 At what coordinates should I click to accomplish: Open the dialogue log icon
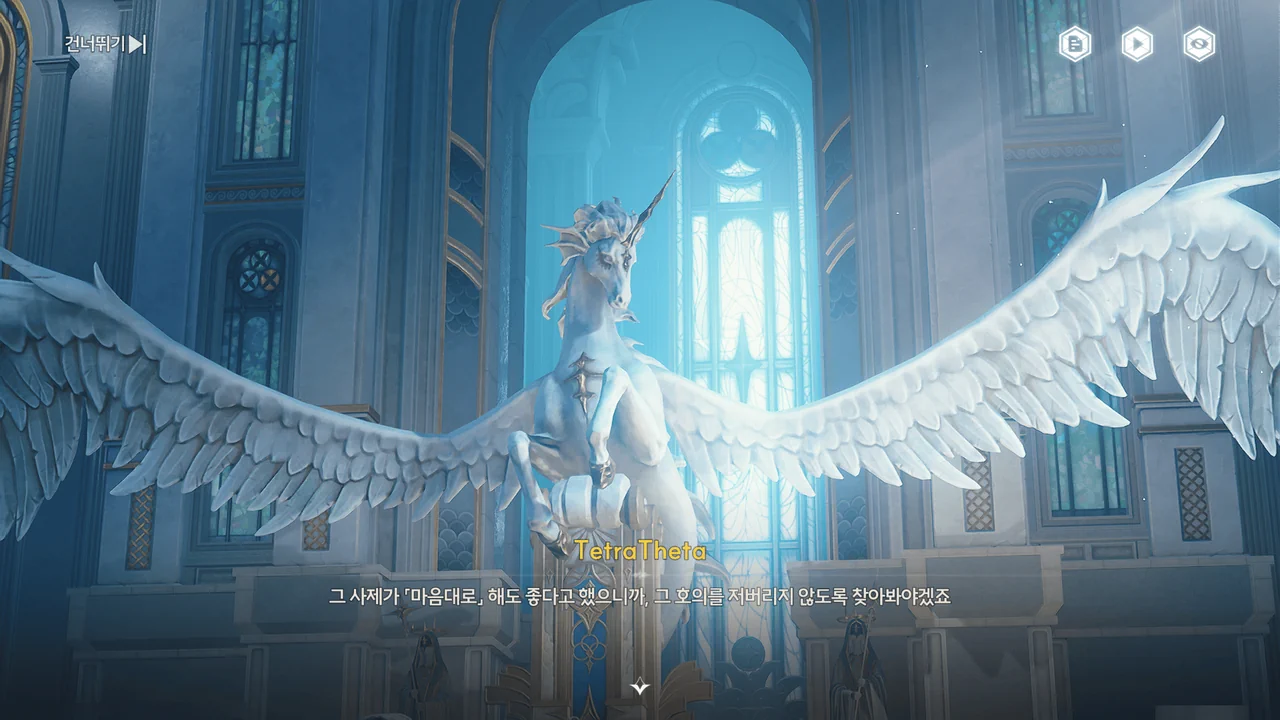(1075, 44)
